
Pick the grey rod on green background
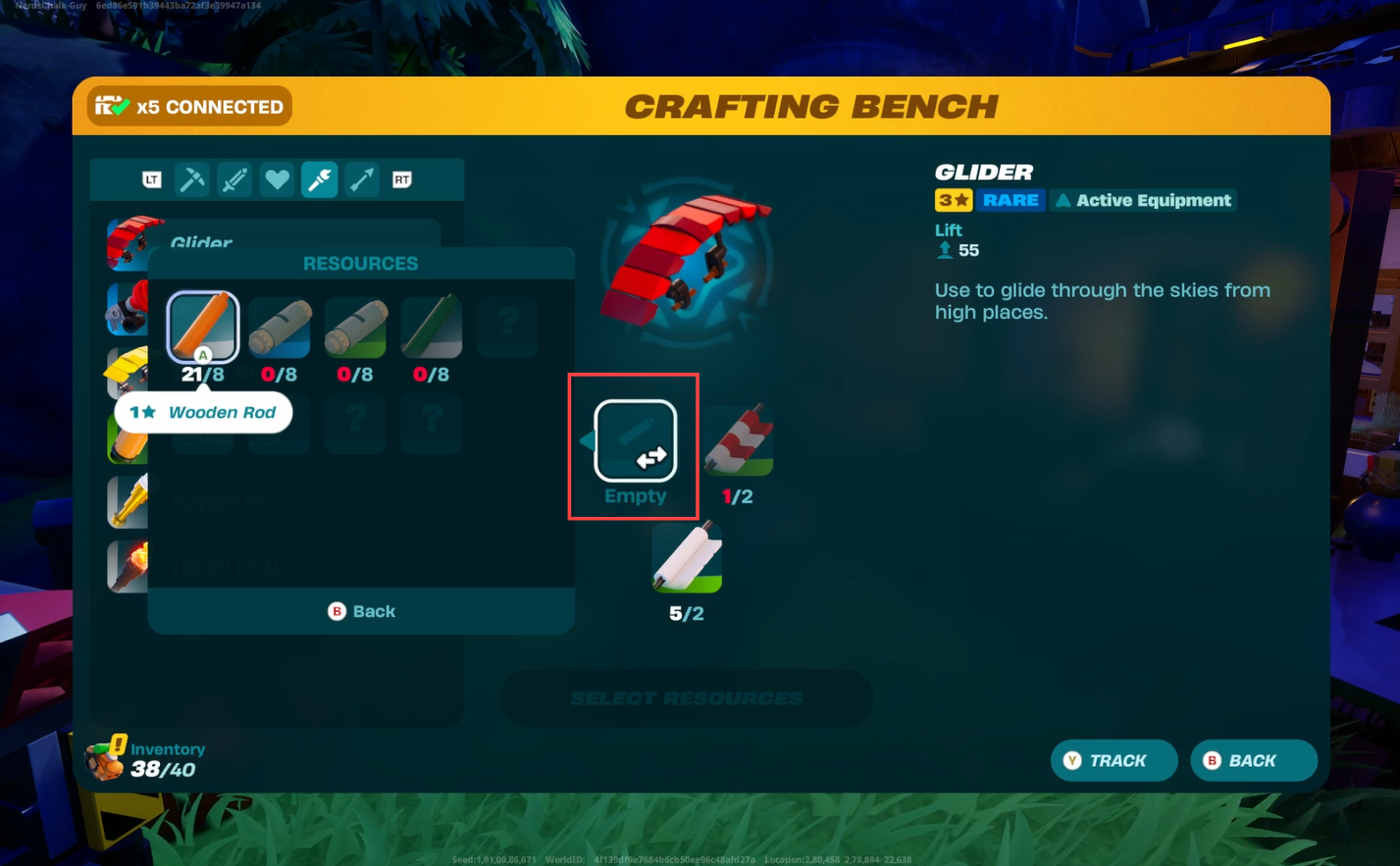(x=355, y=328)
